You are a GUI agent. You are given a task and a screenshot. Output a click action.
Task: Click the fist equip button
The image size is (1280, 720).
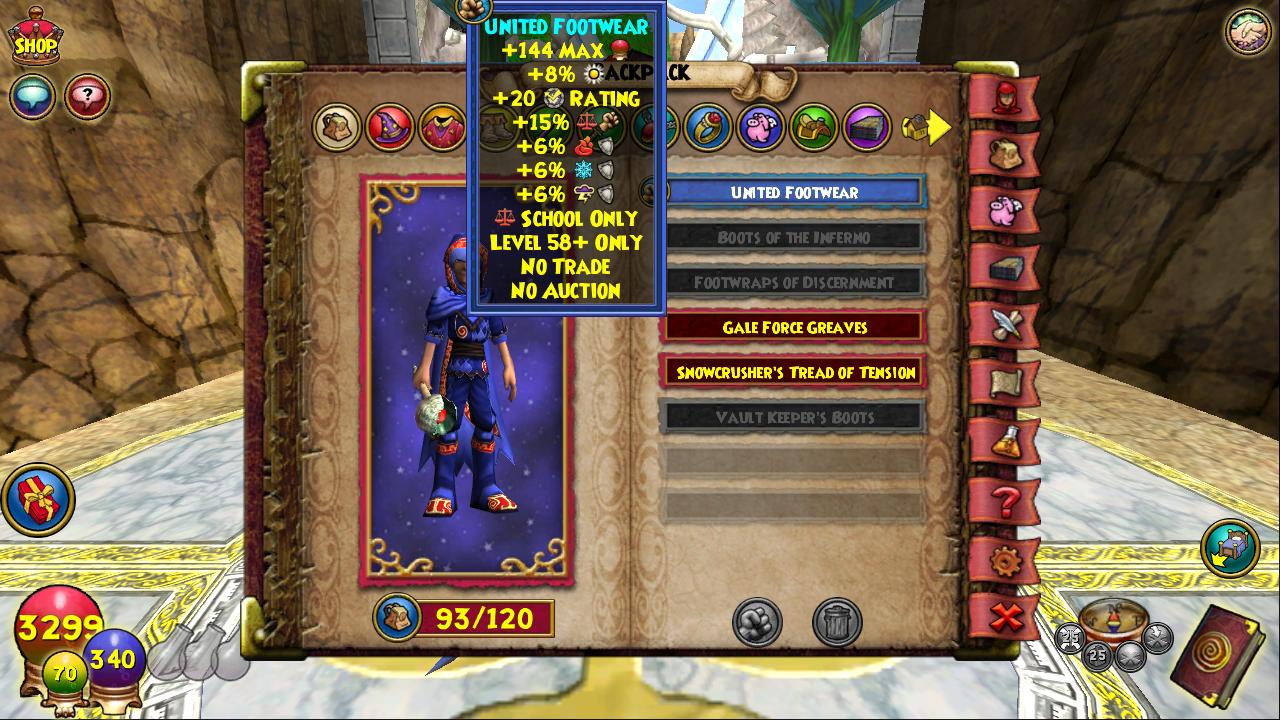click(x=757, y=622)
